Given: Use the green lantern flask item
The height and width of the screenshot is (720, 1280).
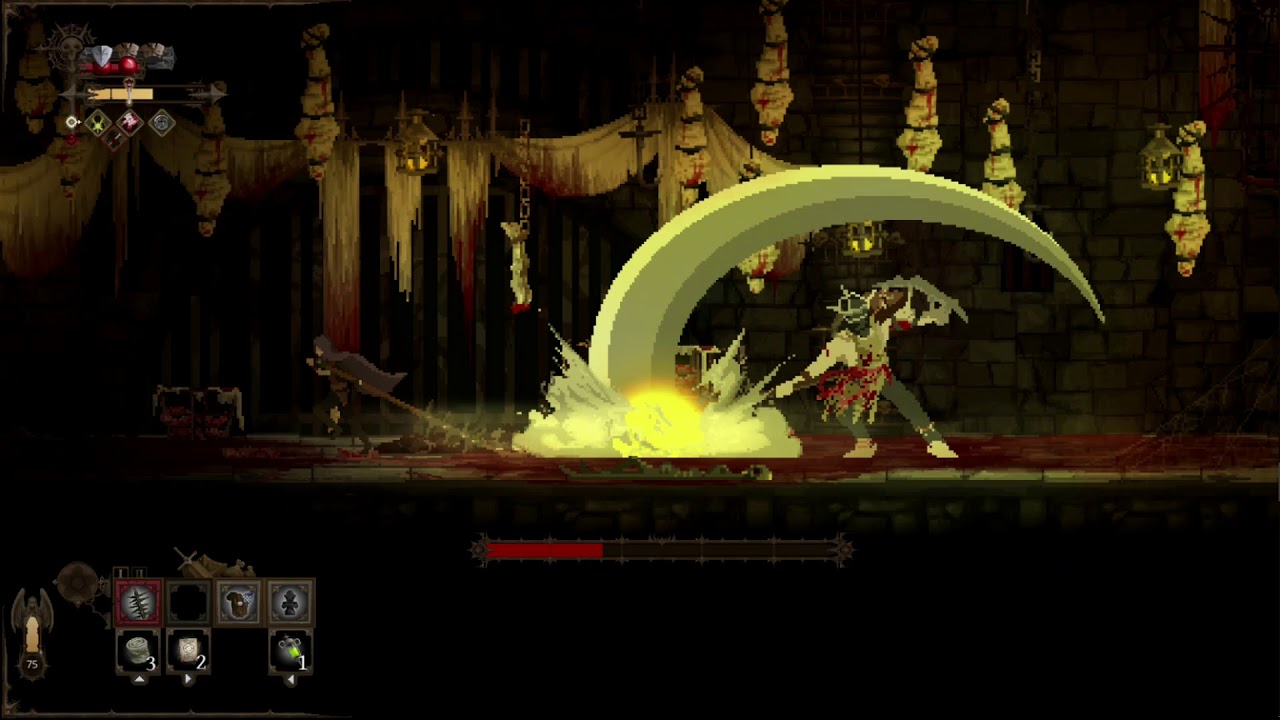Looking at the screenshot, I should click(x=290, y=652).
